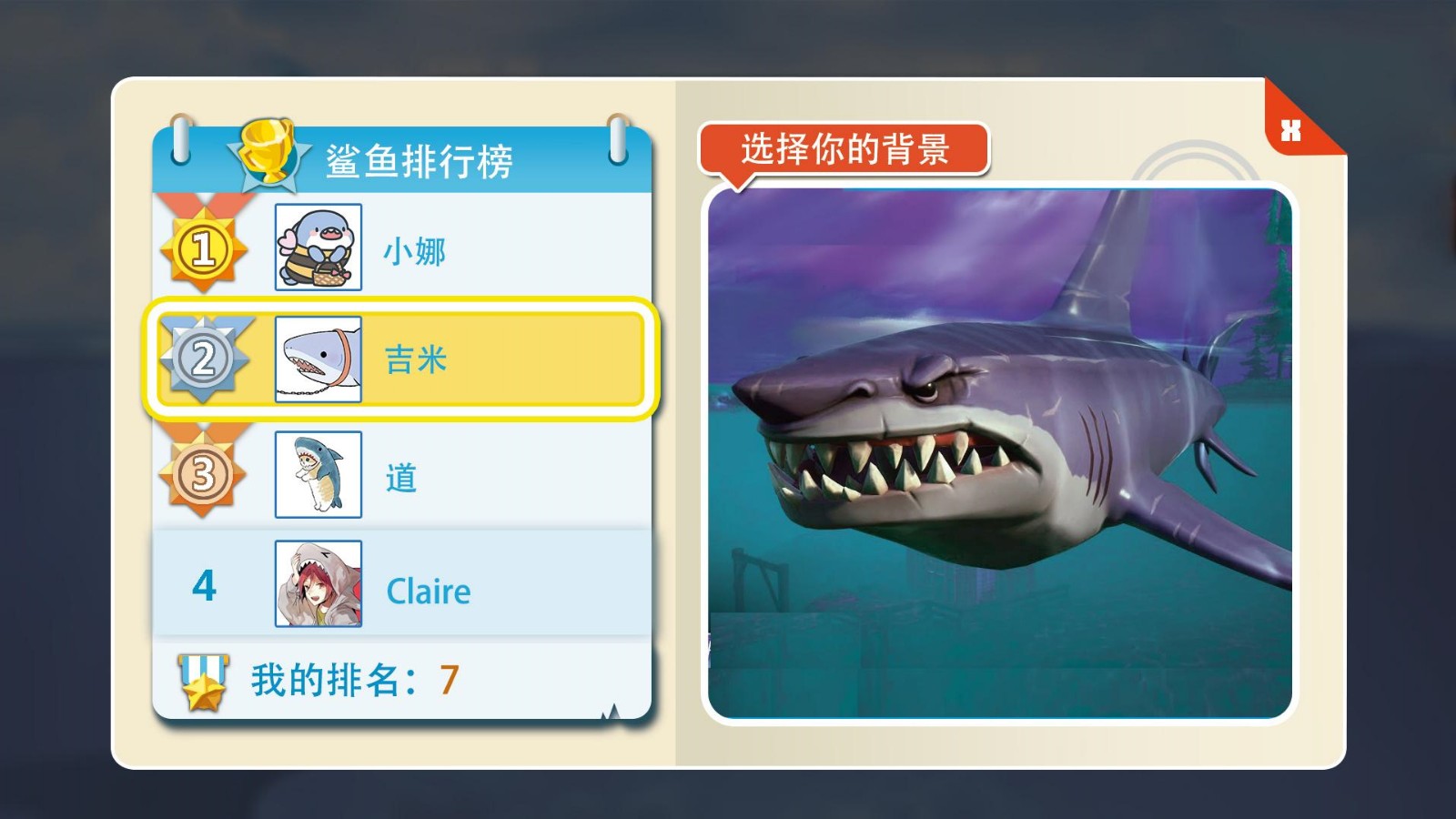Click 道's shark-costume cat avatar
This screenshot has width=1456, height=819.
320,473
